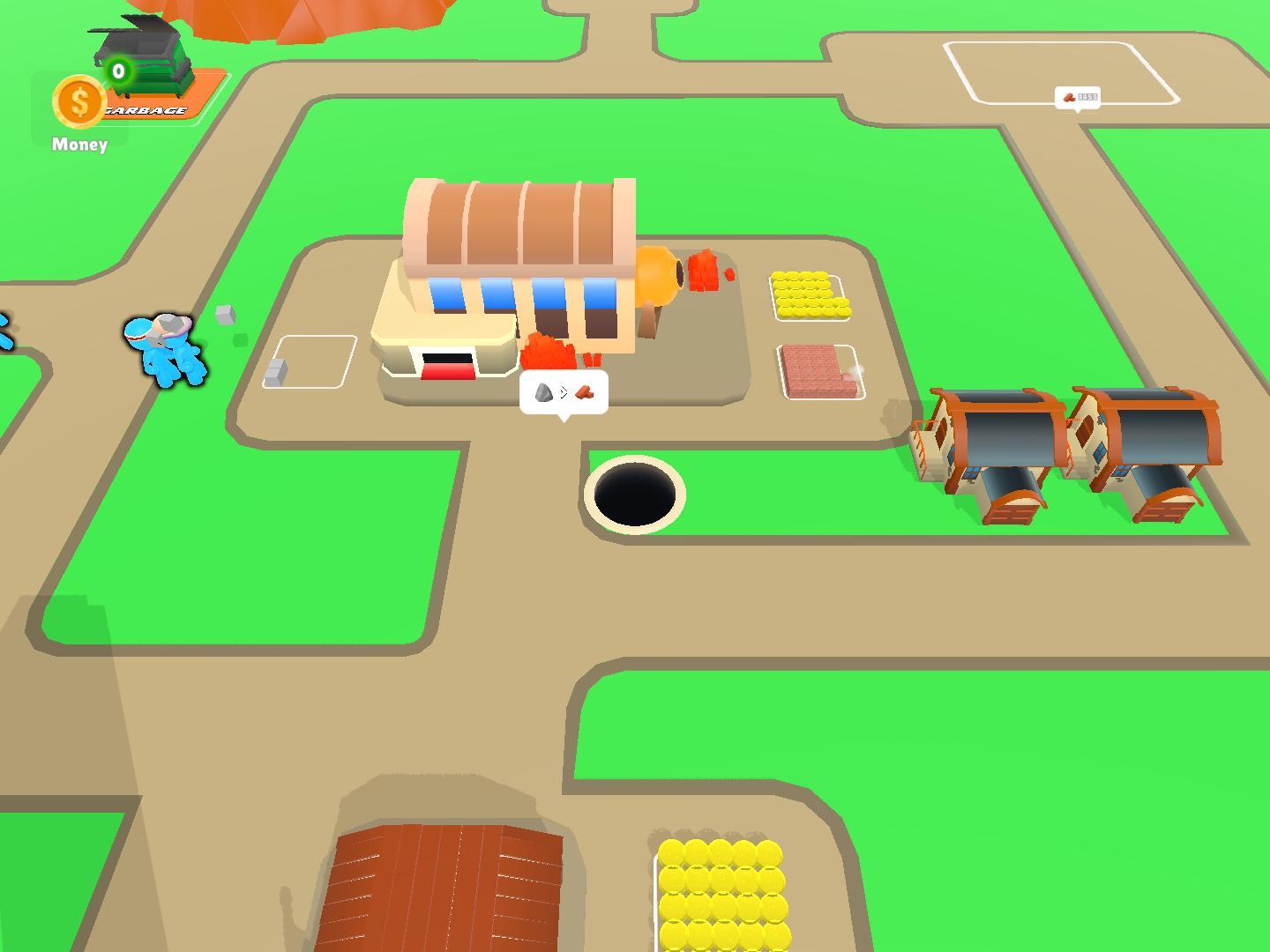This screenshot has height=952, width=1270.
Task: Tap the brick icon in the recipe bubble
Action: click(584, 393)
